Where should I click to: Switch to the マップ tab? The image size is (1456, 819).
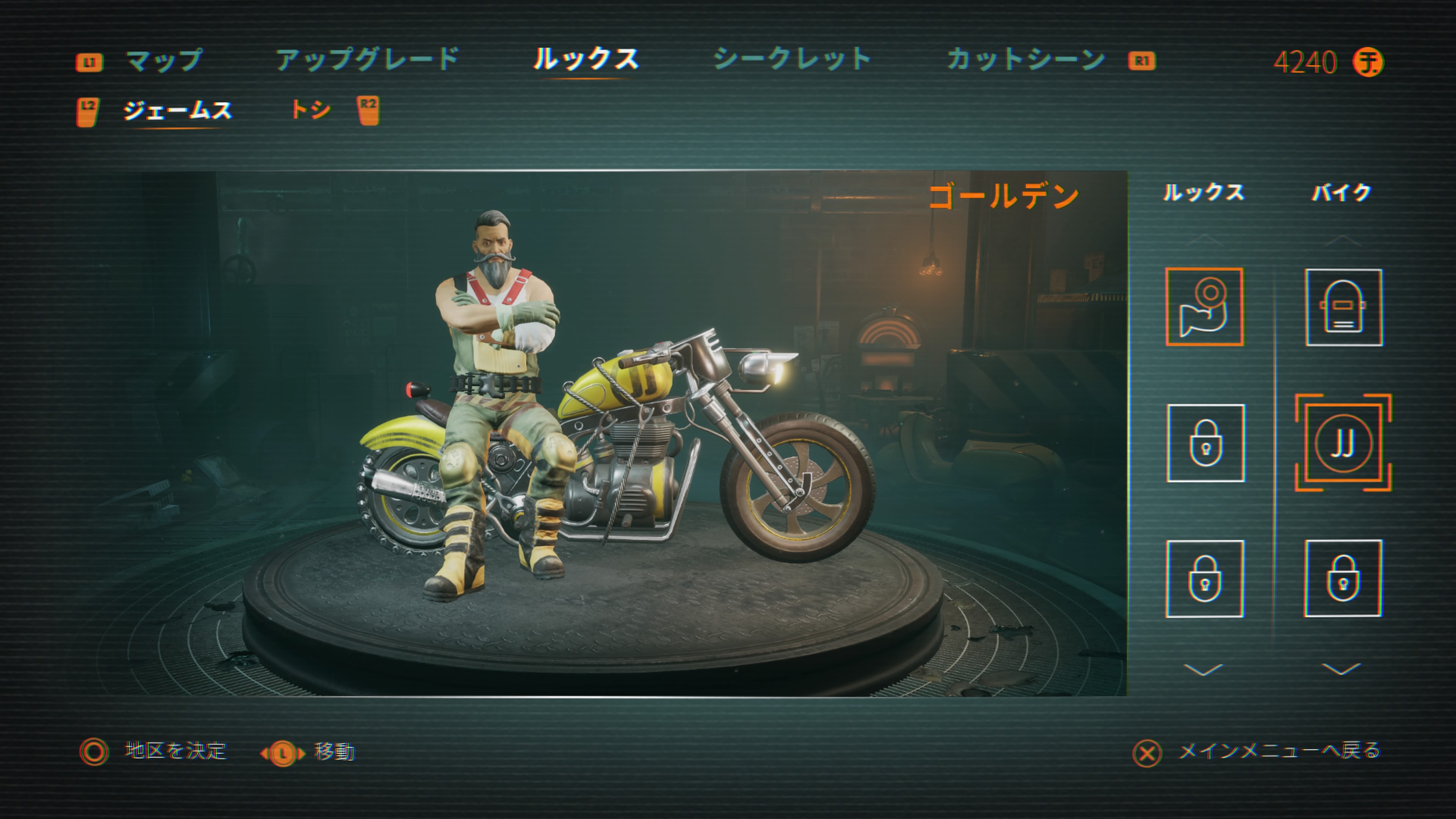click(164, 61)
